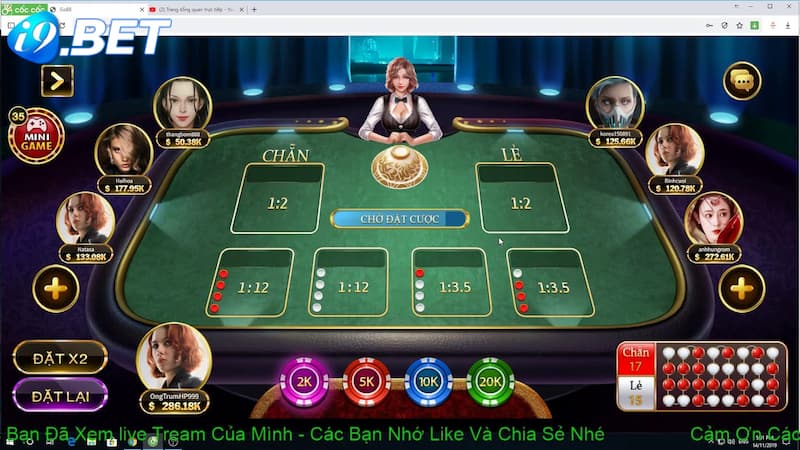Open a new browser tab

click(x=254, y=9)
